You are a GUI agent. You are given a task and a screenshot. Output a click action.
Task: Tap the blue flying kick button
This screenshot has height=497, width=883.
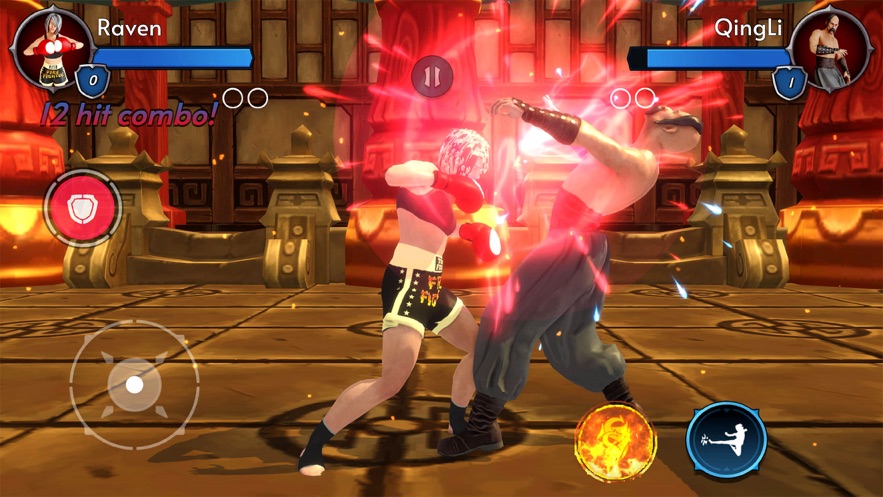pyautogui.click(x=726, y=440)
